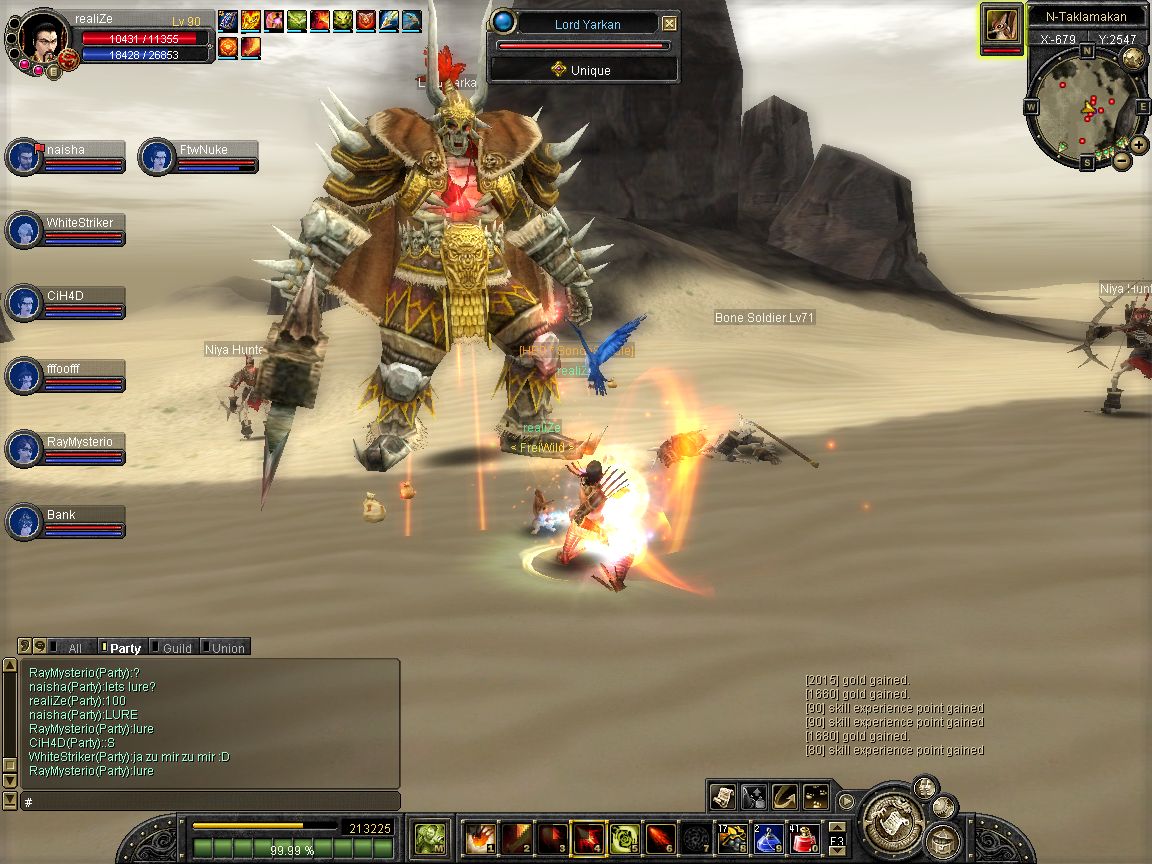Use the blue mana potion in slot 9
The width and height of the screenshot is (1152, 864).
[x=769, y=836]
